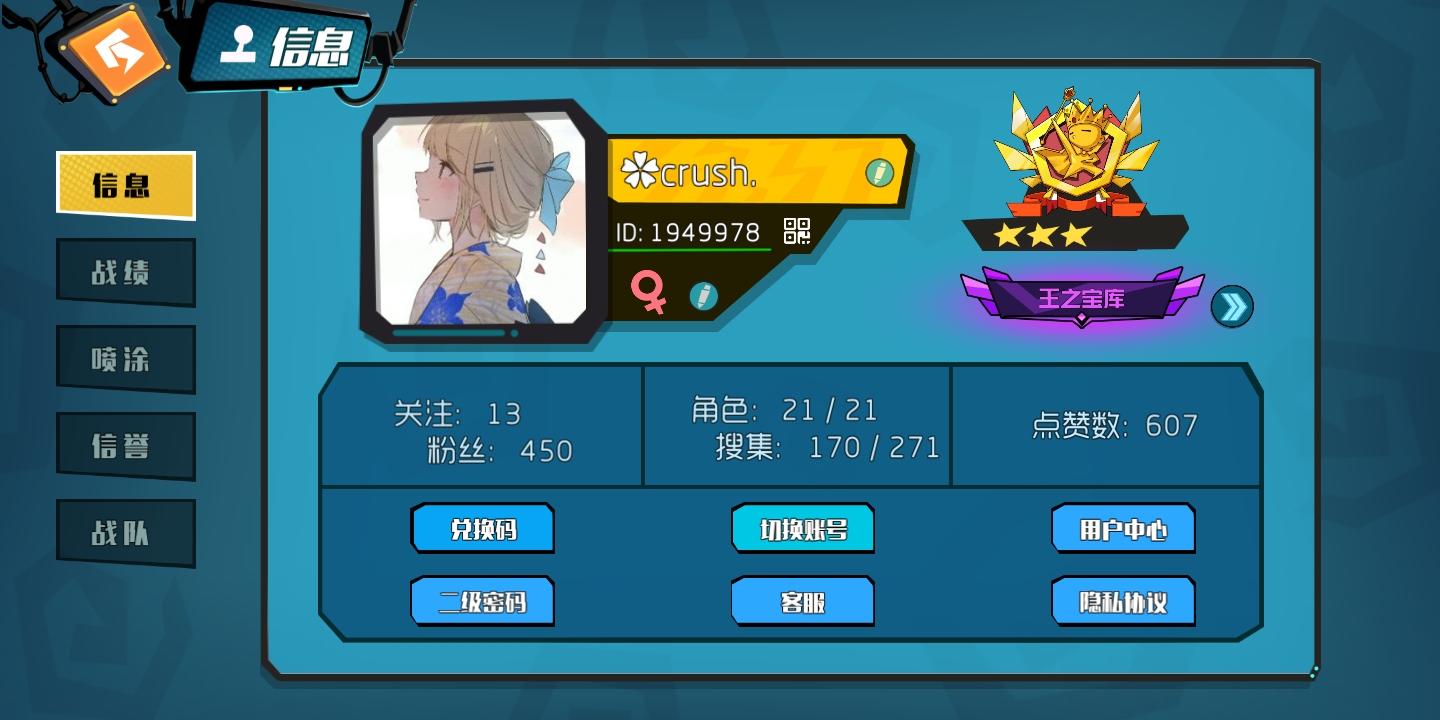Open the 用户中心 user center
Screen dimensions: 1440x720
click(x=1123, y=529)
